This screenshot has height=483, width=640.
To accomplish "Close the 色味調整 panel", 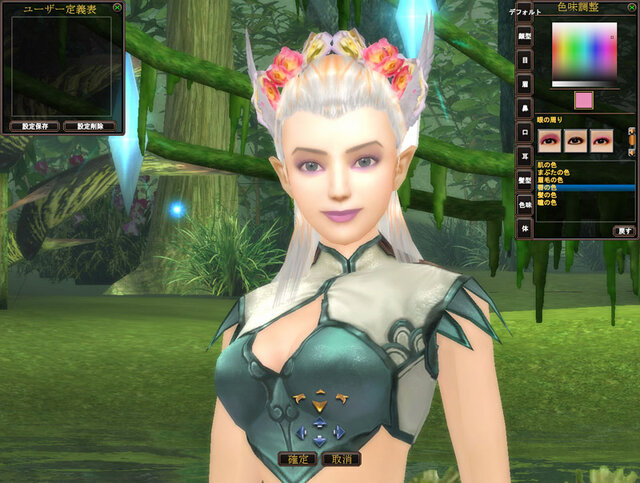I will click(632, 7).
